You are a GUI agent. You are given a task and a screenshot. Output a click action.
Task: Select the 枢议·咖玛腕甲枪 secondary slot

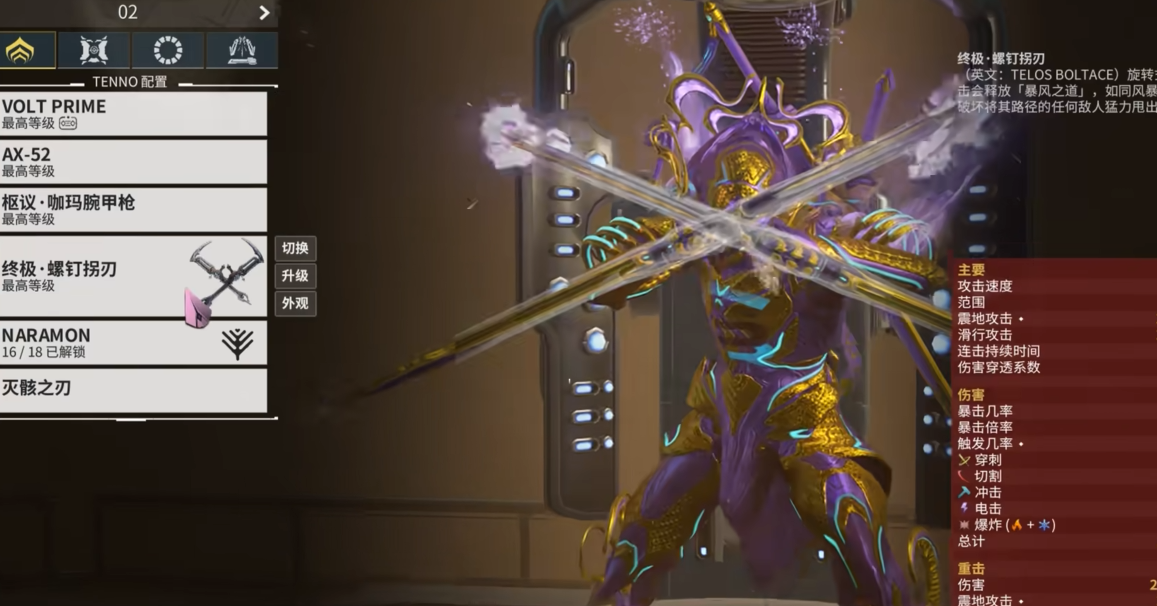point(133,210)
